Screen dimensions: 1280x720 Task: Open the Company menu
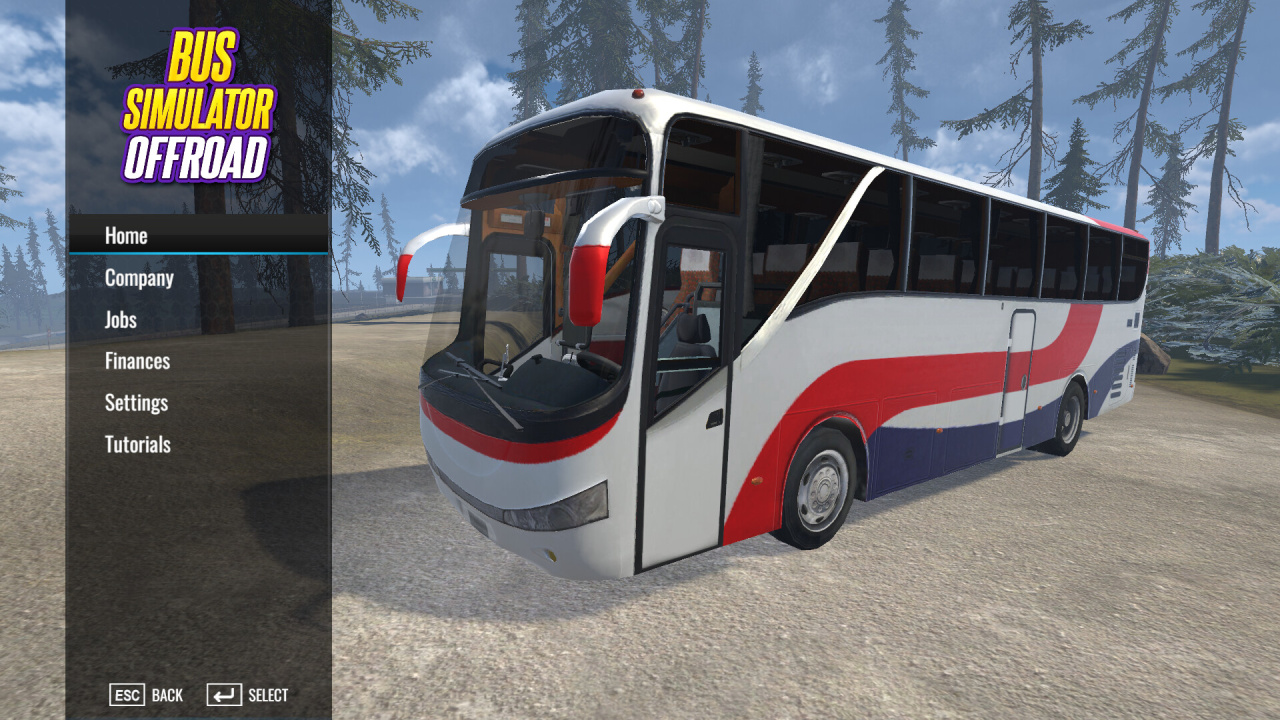(x=139, y=278)
